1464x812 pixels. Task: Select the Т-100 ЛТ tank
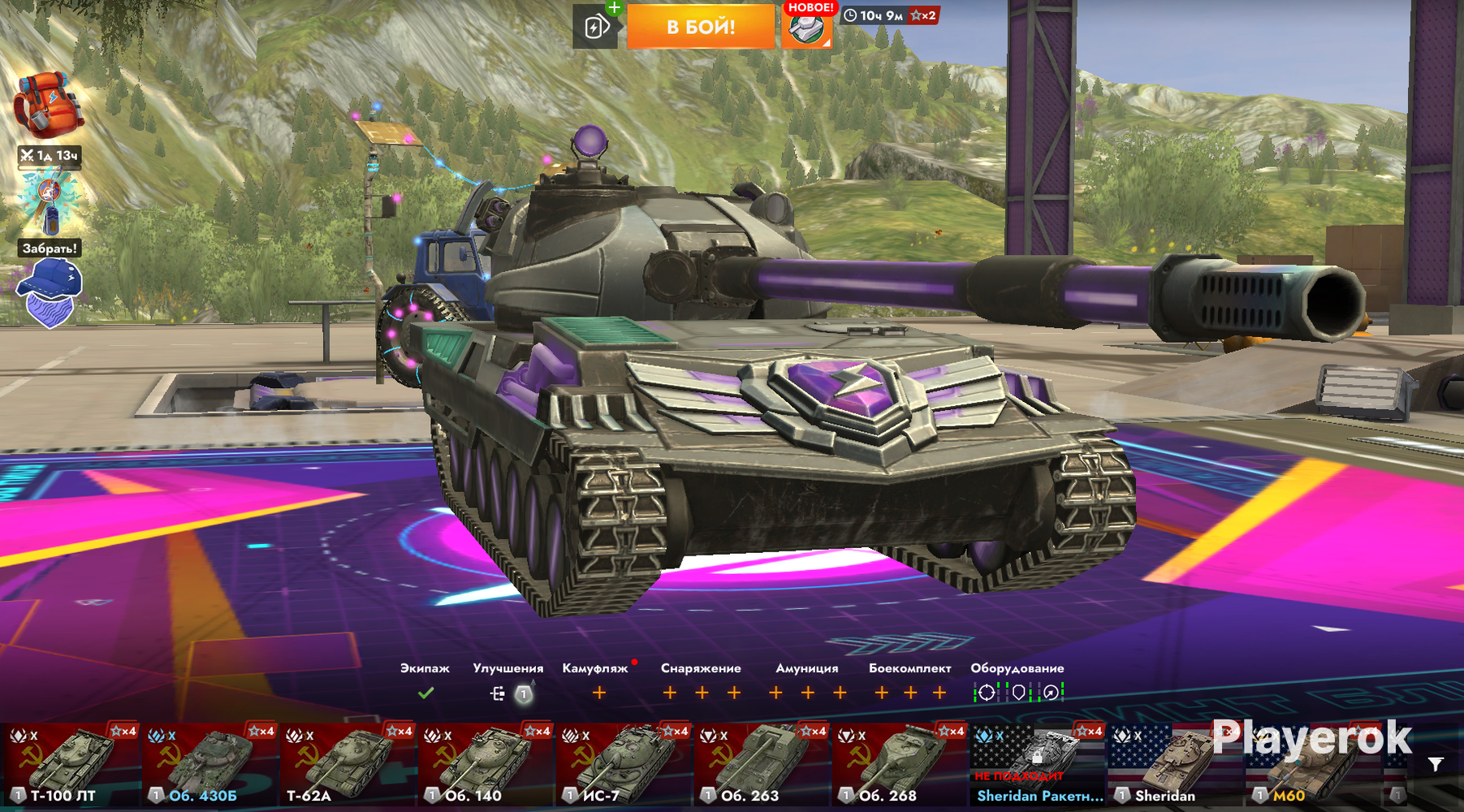click(70, 764)
